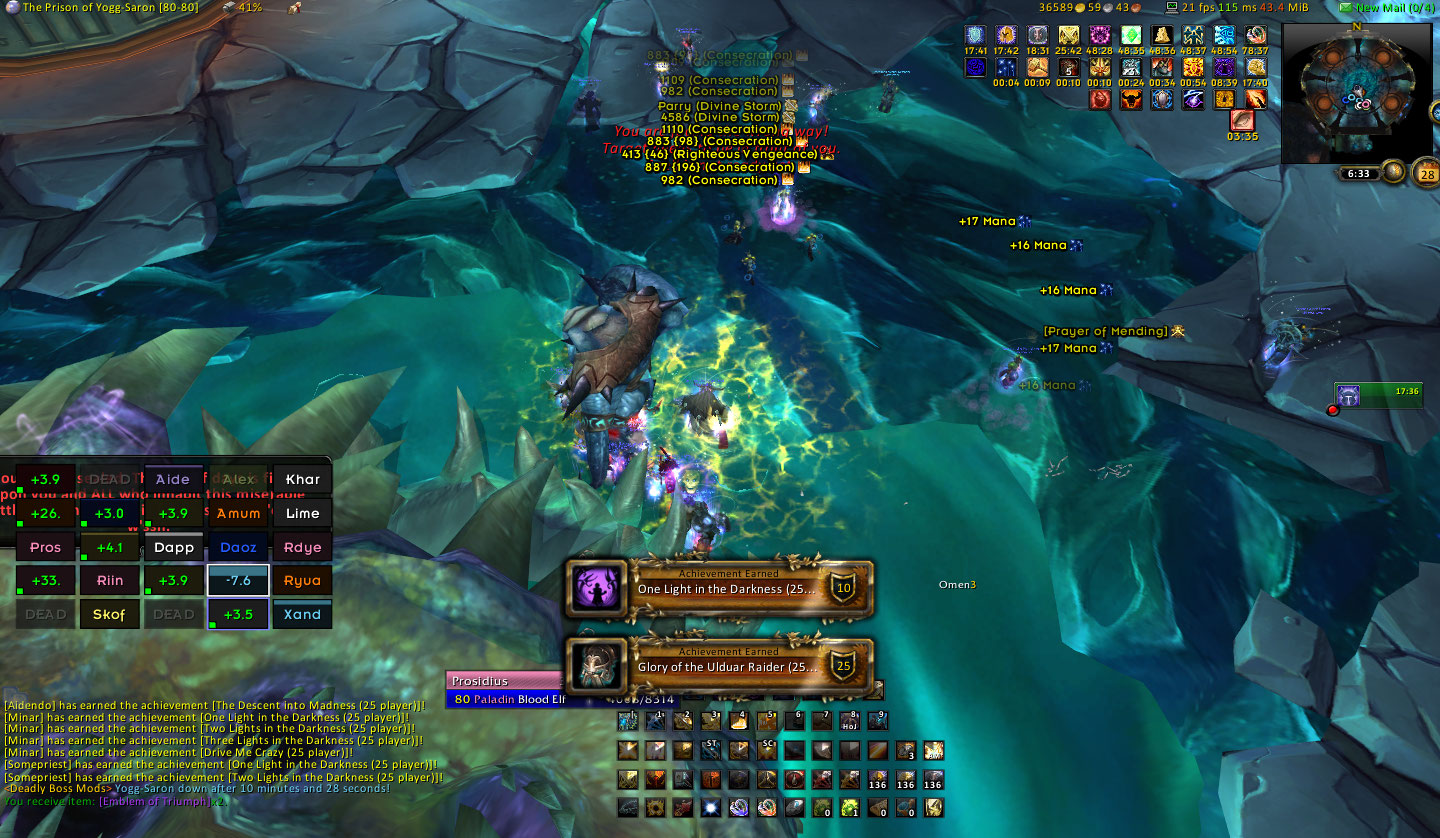
Task: Use the flame ability on hotkey 4
Action: 739,720
